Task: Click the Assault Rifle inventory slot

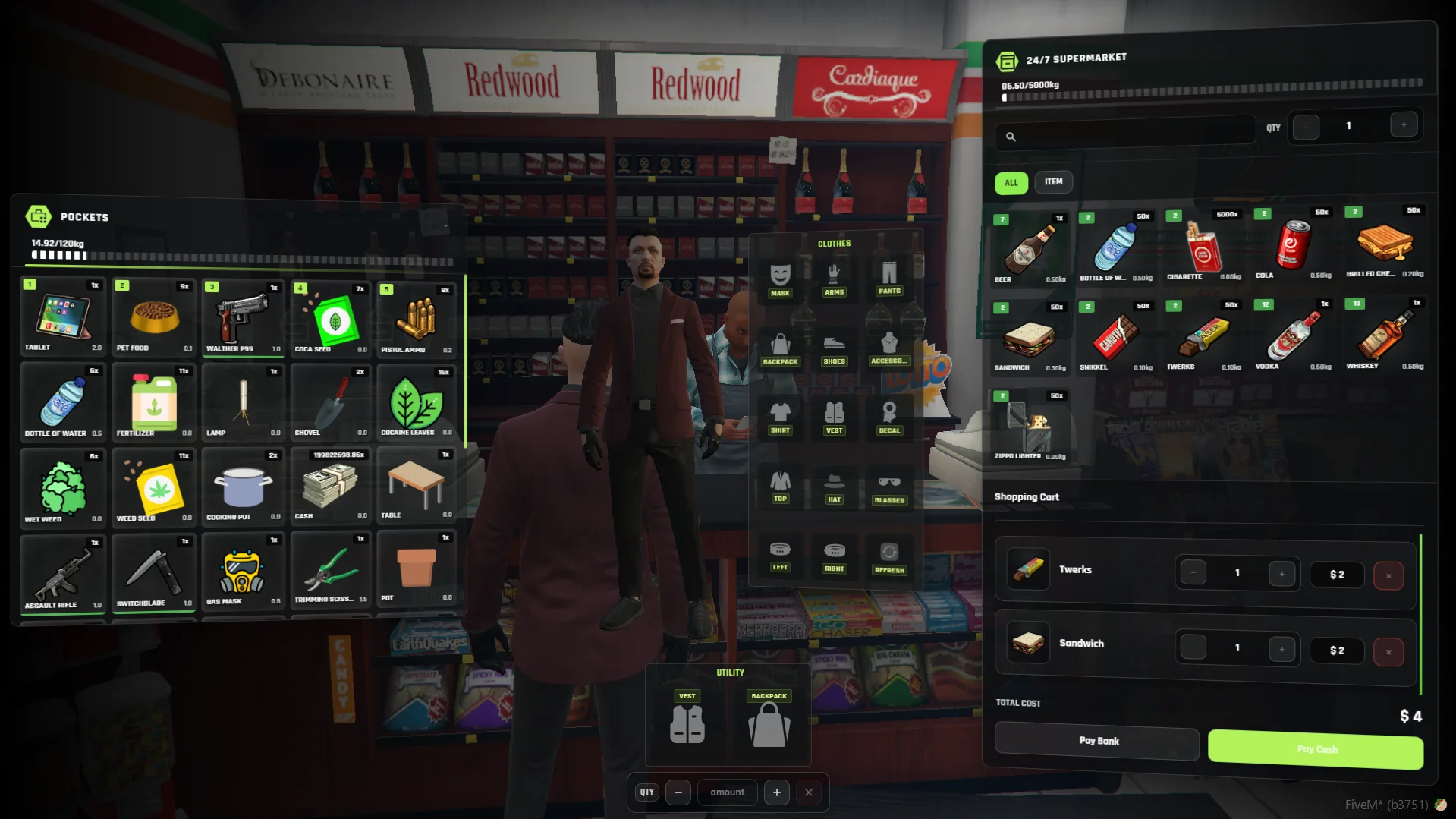Action: pos(62,573)
